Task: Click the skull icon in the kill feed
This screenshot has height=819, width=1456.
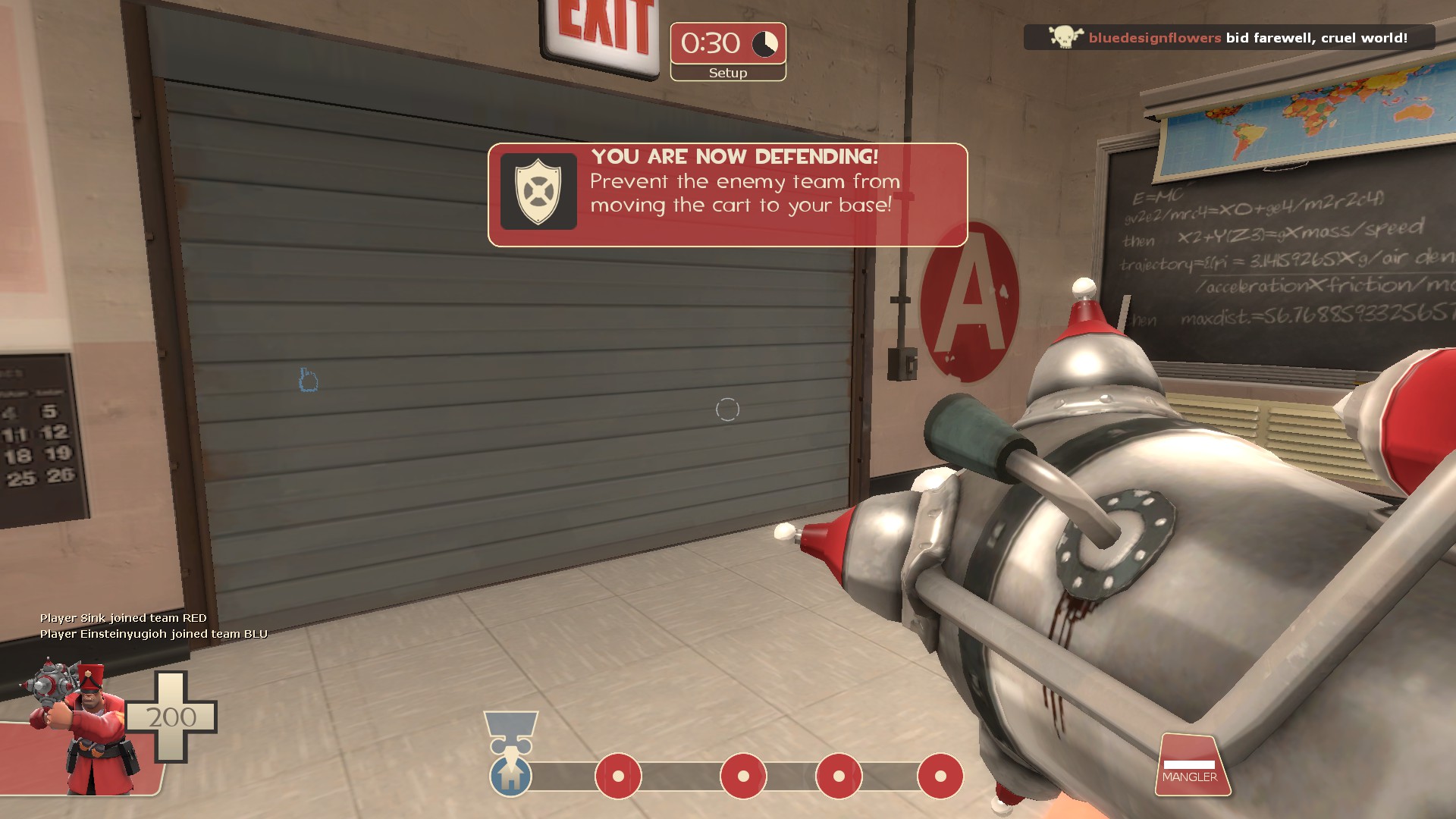Action: pos(1065,37)
